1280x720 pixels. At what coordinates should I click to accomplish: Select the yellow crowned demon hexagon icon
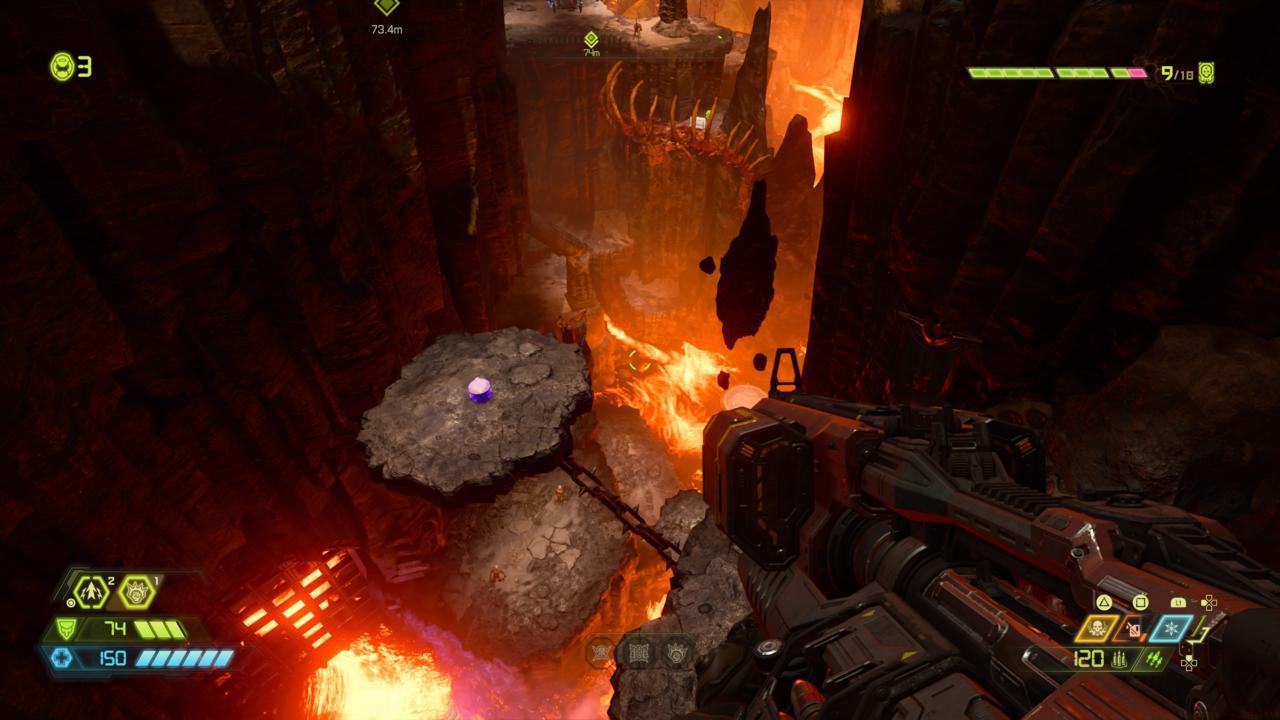point(136,592)
